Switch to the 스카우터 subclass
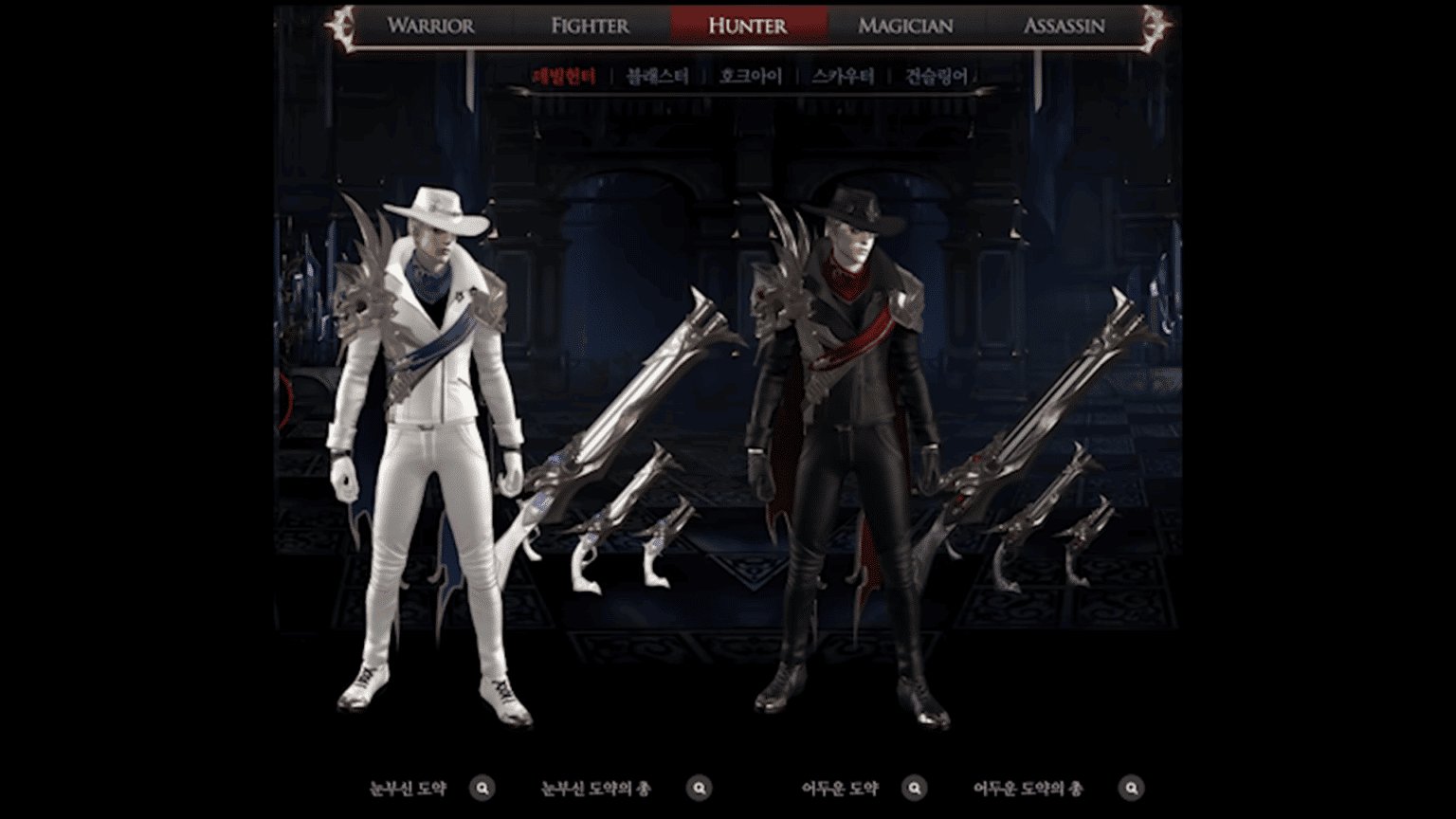This screenshot has width=1456, height=819. tap(843, 77)
